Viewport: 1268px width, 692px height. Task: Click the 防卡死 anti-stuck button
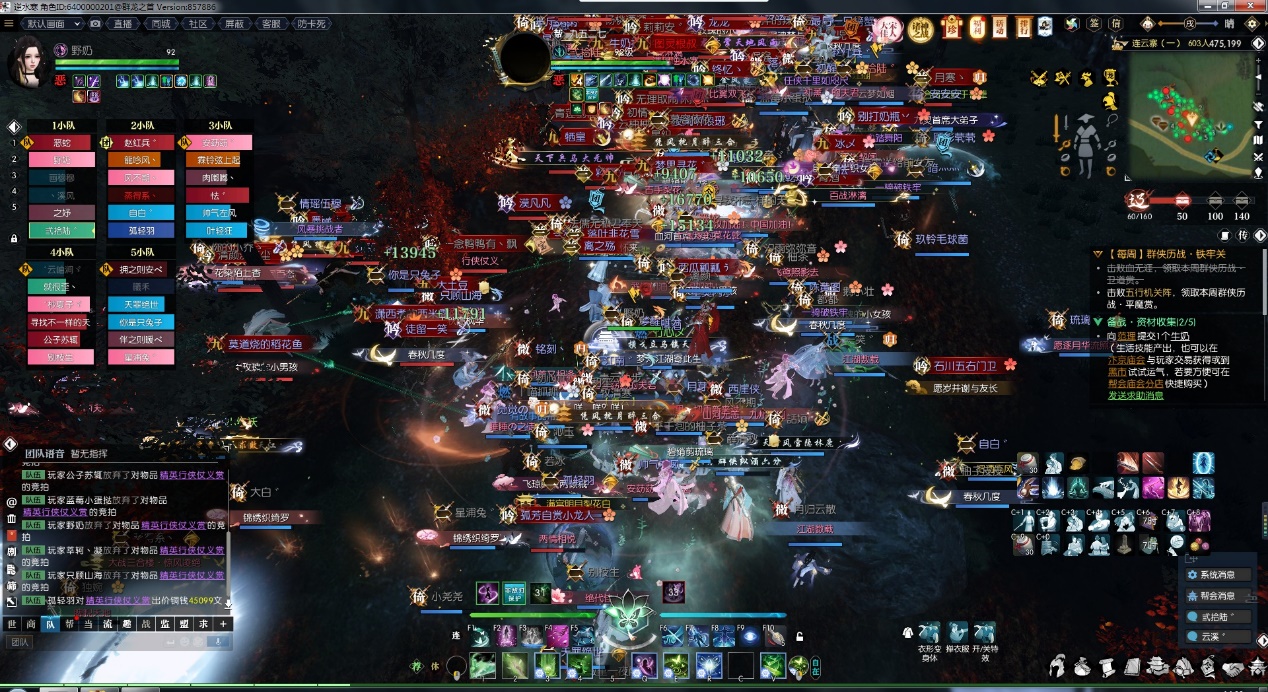point(311,23)
